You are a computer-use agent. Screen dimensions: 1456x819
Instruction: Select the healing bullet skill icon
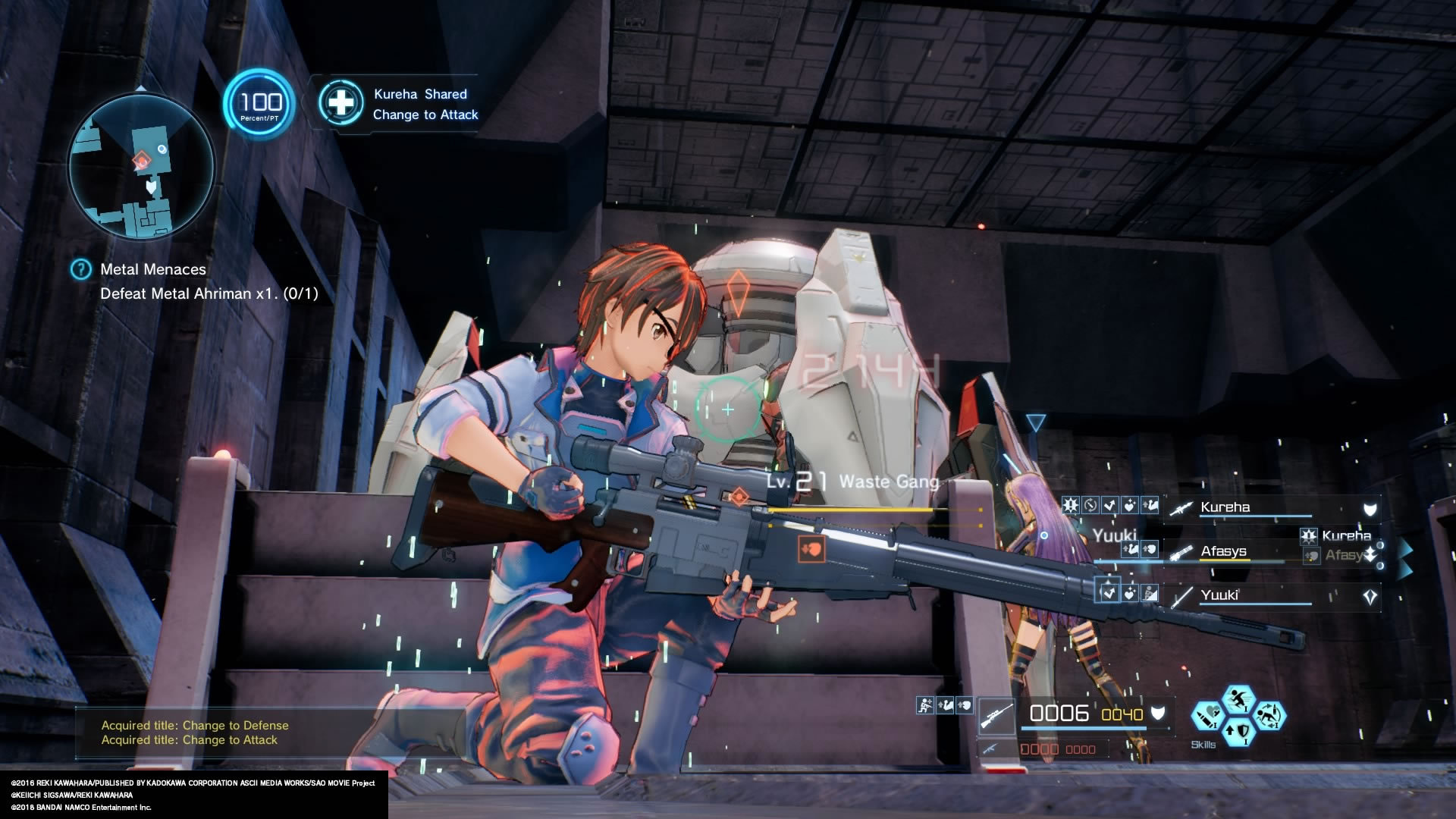pos(1206,716)
